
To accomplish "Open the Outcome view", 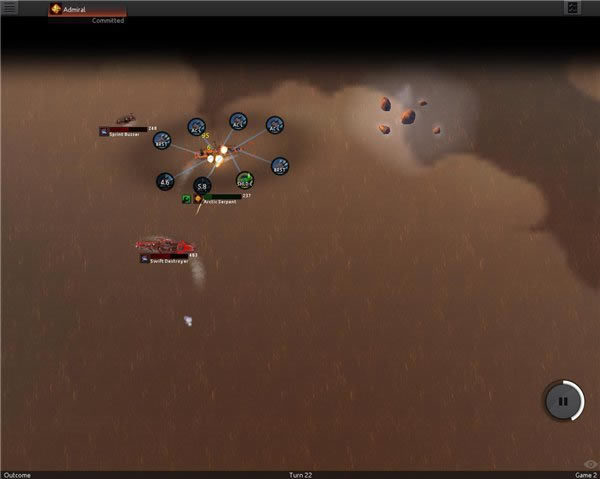I will pos(17,474).
